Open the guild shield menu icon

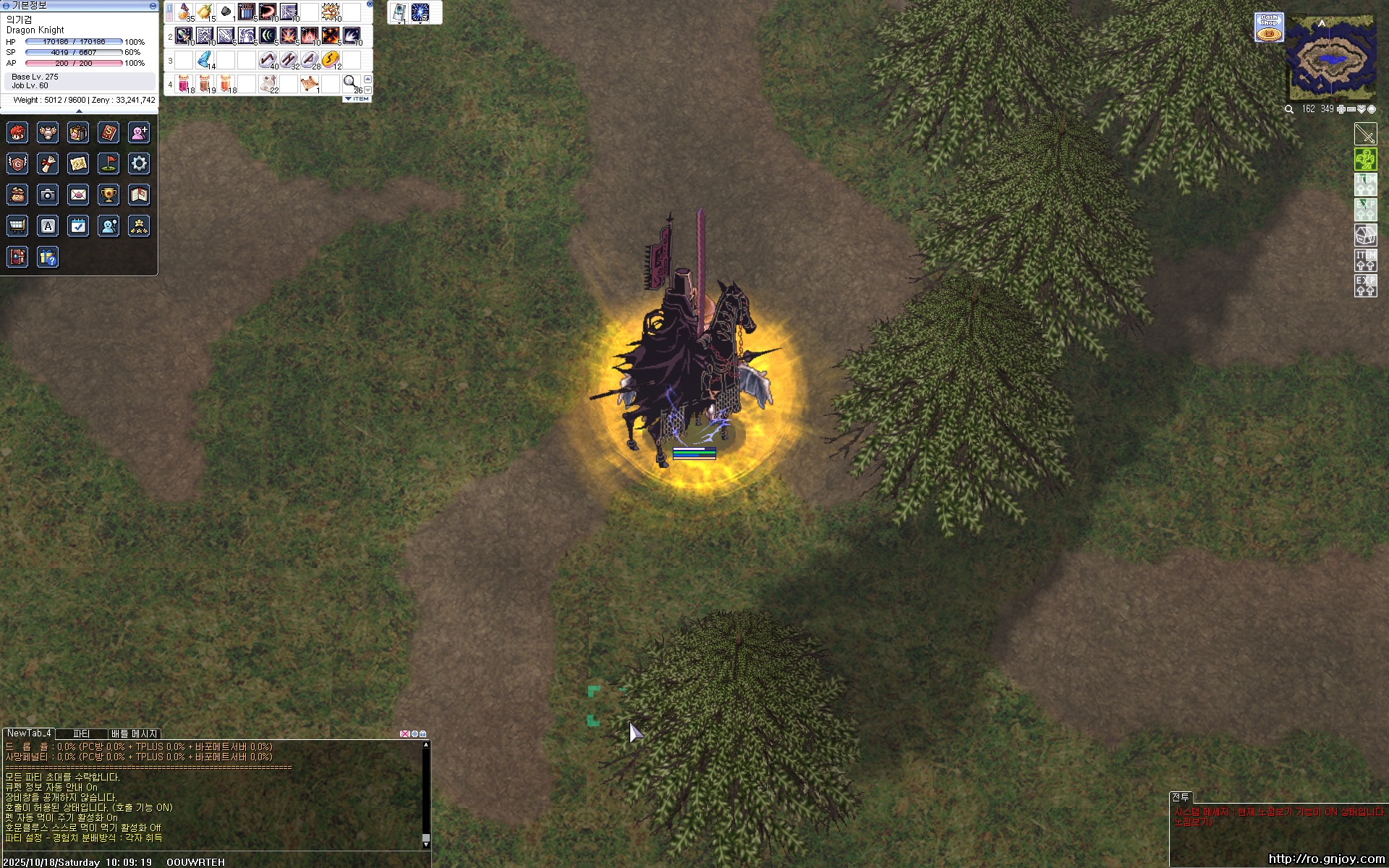[17, 163]
